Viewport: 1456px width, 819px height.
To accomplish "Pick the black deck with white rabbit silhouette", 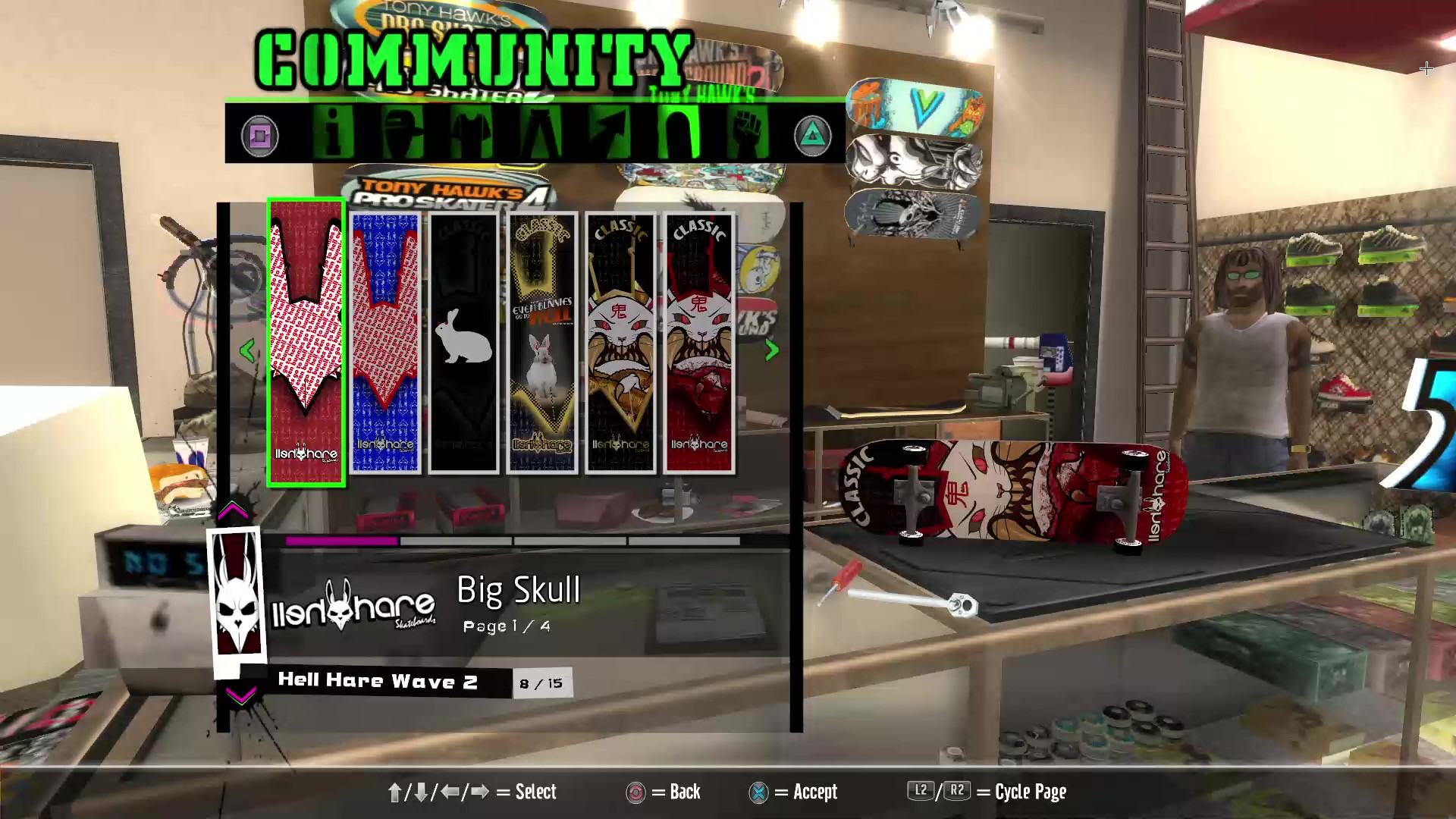I will 463,343.
